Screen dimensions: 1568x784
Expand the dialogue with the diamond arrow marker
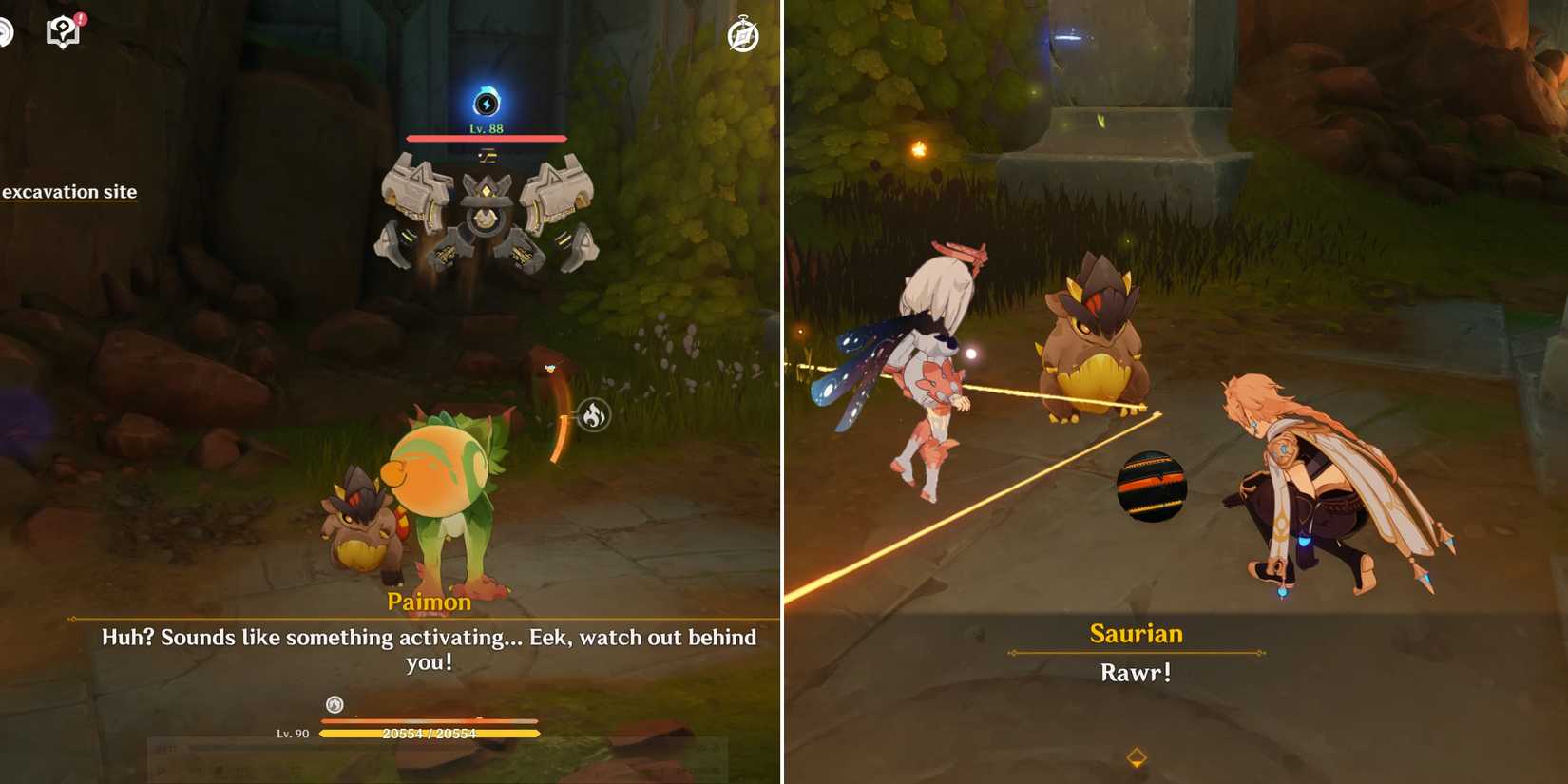pos(1136,755)
